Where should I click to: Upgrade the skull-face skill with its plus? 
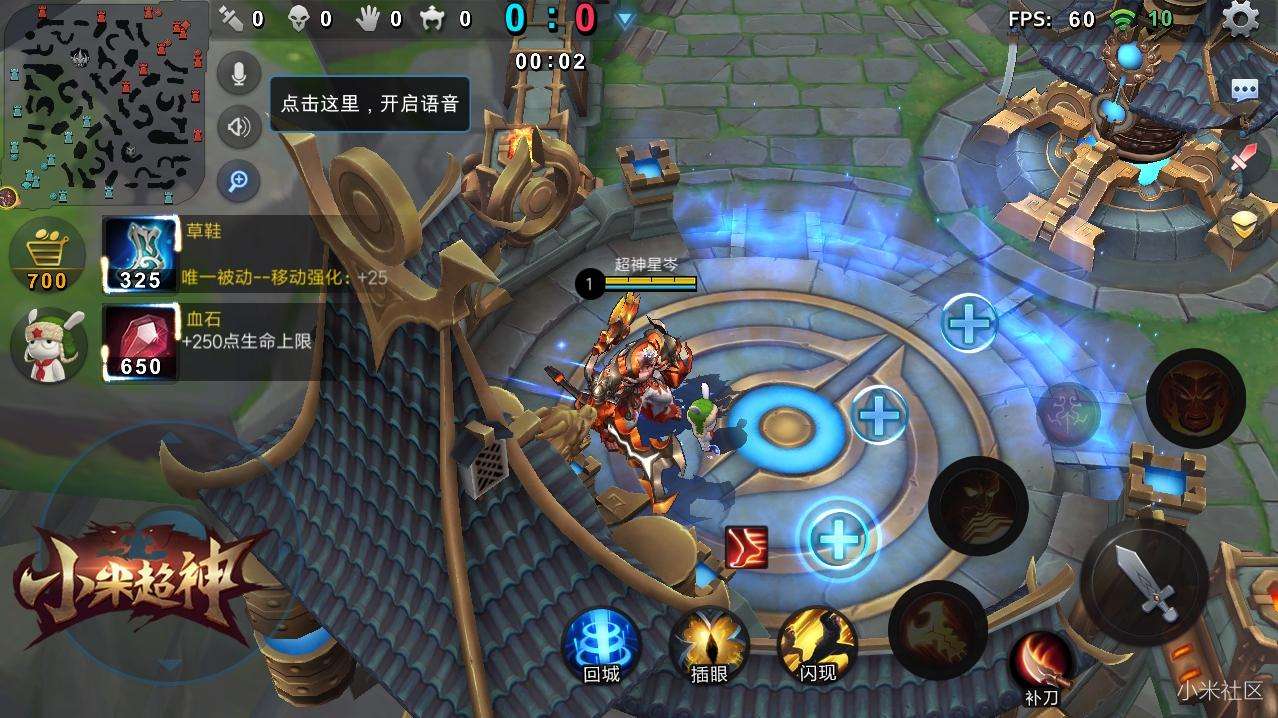coord(838,540)
